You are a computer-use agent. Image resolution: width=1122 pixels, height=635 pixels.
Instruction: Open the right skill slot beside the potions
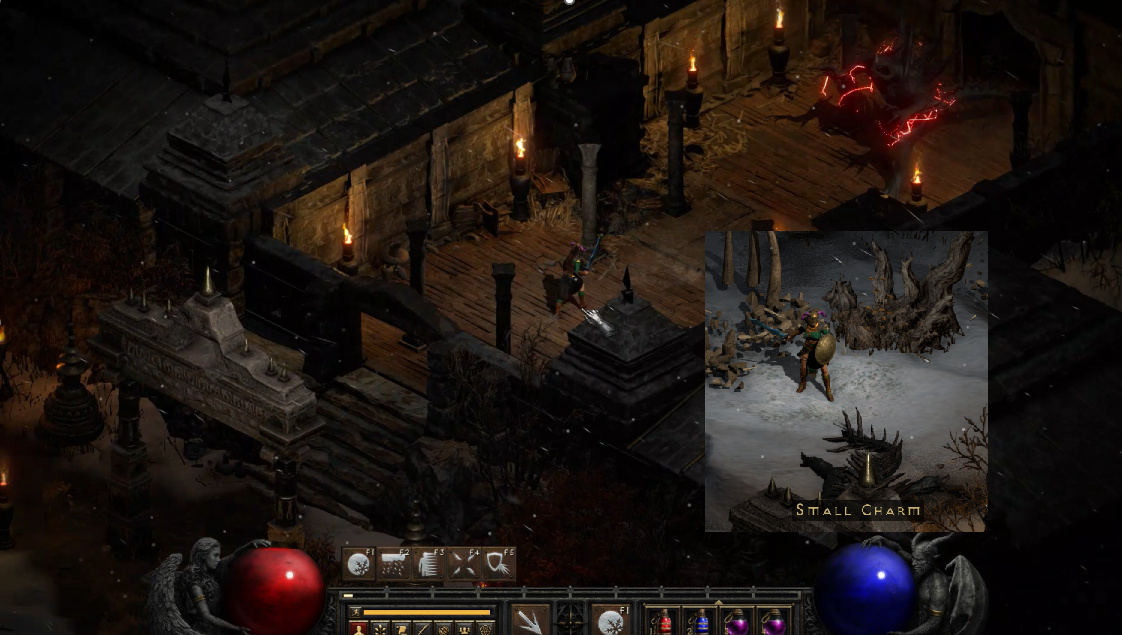[609, 621]
